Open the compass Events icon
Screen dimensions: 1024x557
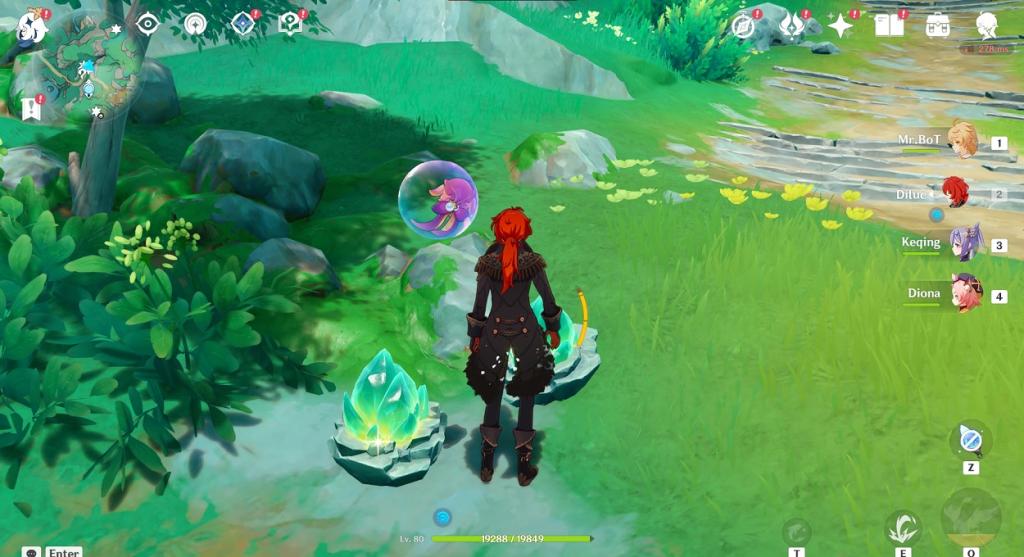[743, 26]
